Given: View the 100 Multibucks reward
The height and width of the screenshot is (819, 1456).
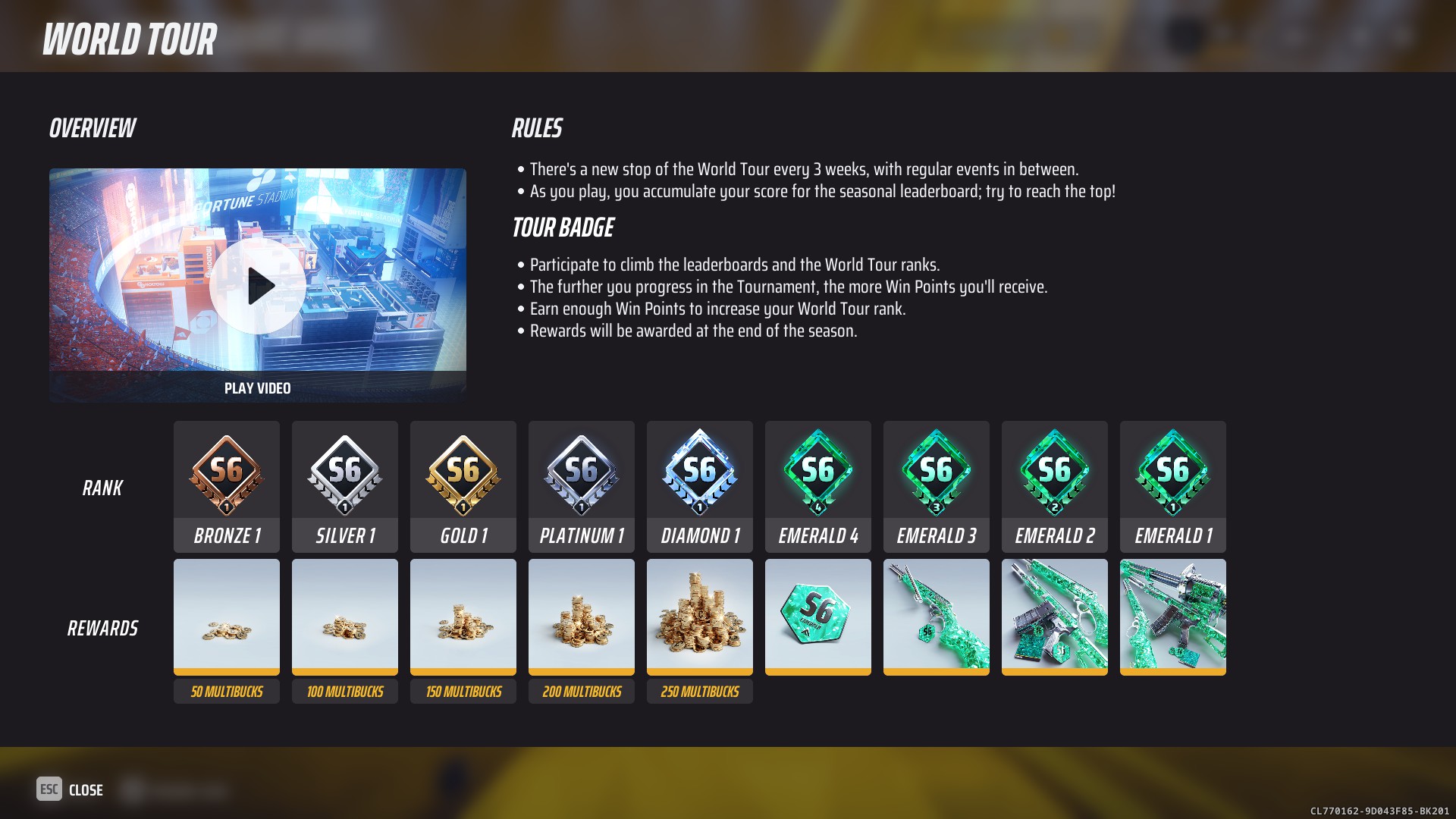Looking at the screenshot, I should (344, 616).
